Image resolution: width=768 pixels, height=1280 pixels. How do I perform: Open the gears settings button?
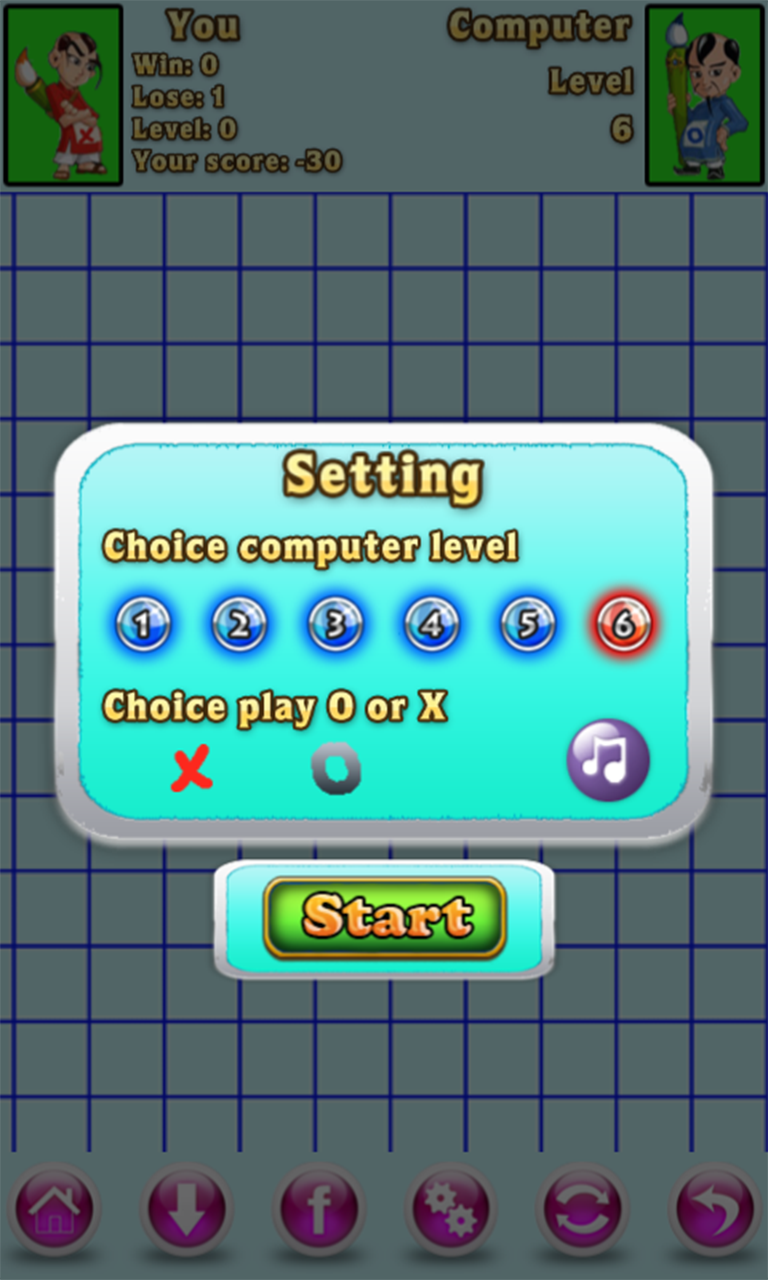(x=450, y=1210)
